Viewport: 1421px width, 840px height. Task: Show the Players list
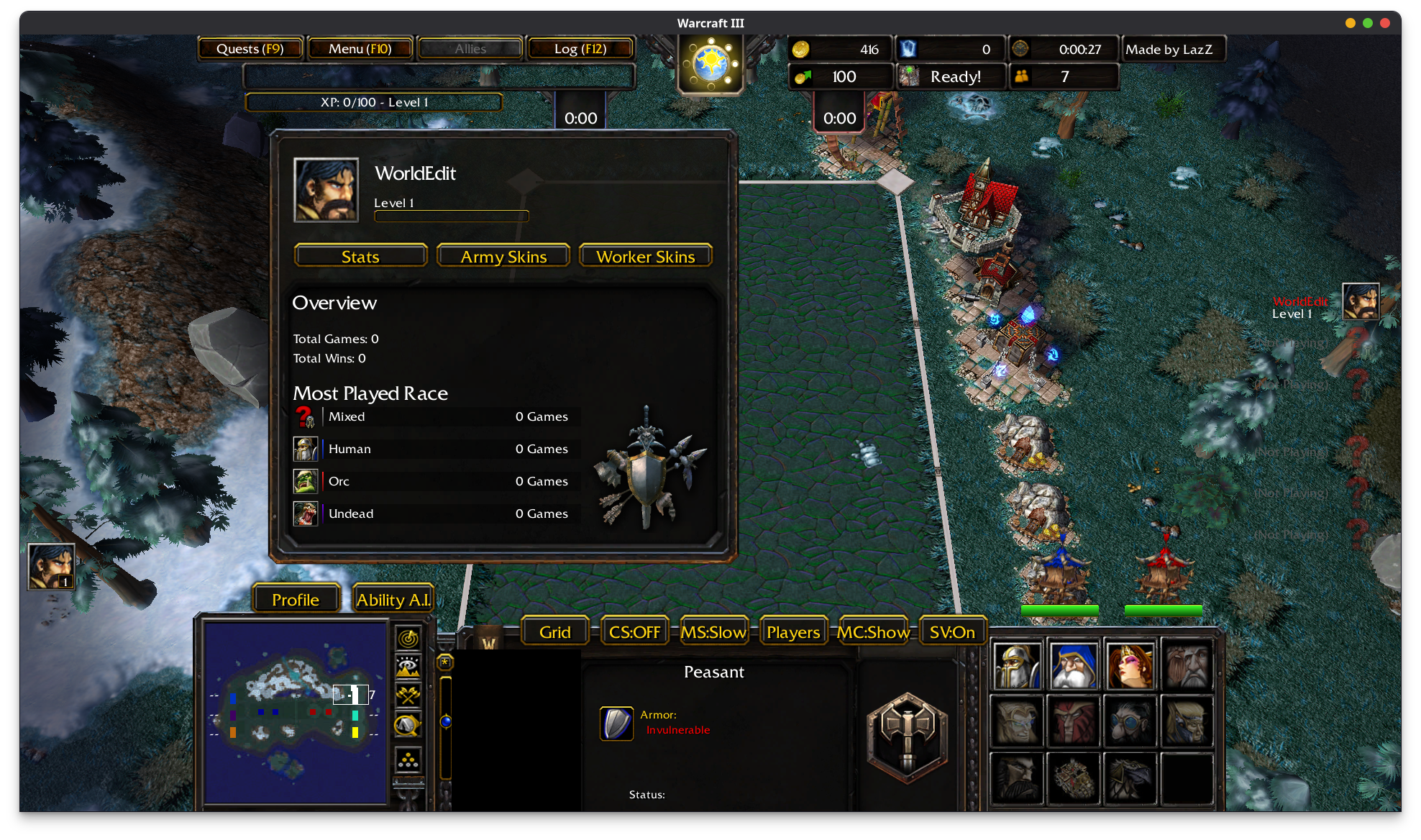pos(793,632)
